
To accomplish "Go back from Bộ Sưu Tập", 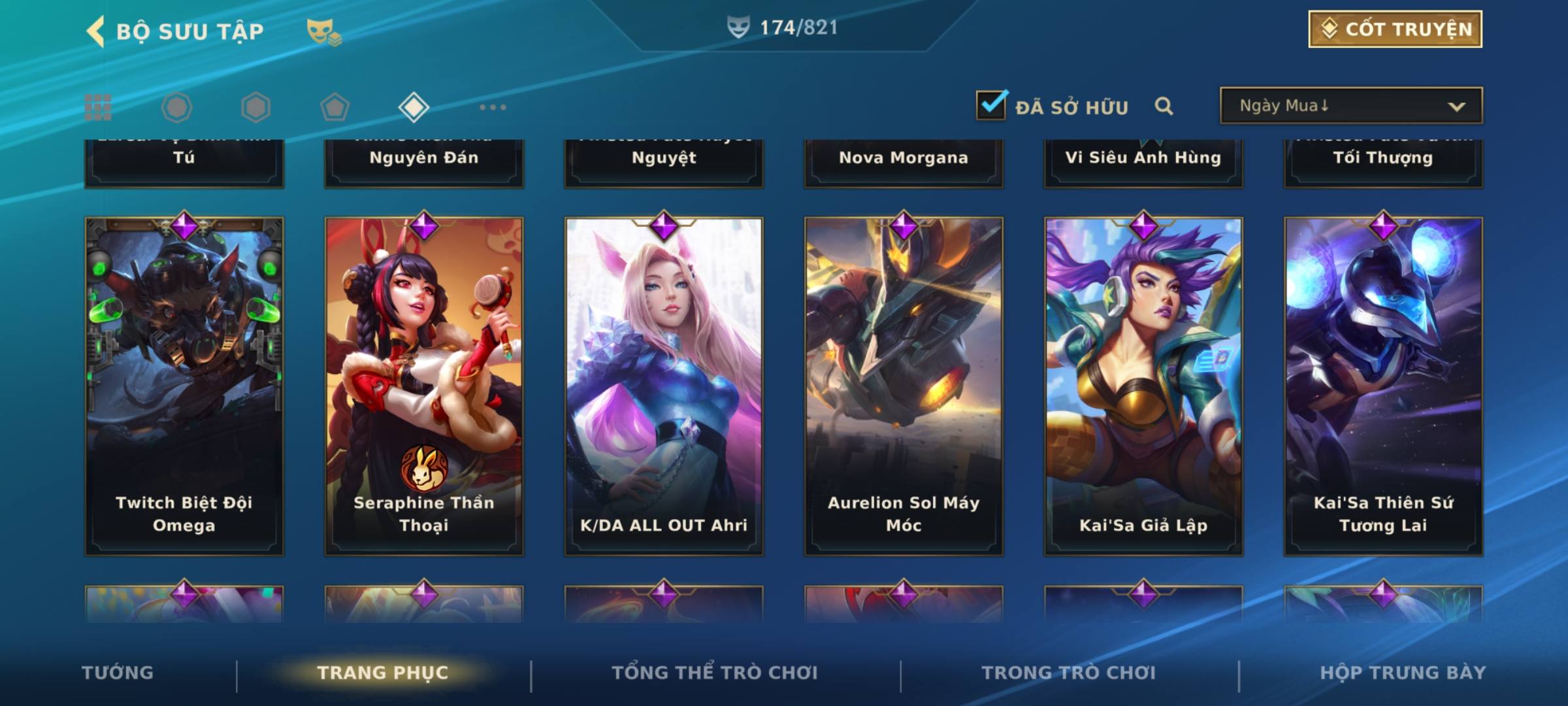I will point(97,31).
